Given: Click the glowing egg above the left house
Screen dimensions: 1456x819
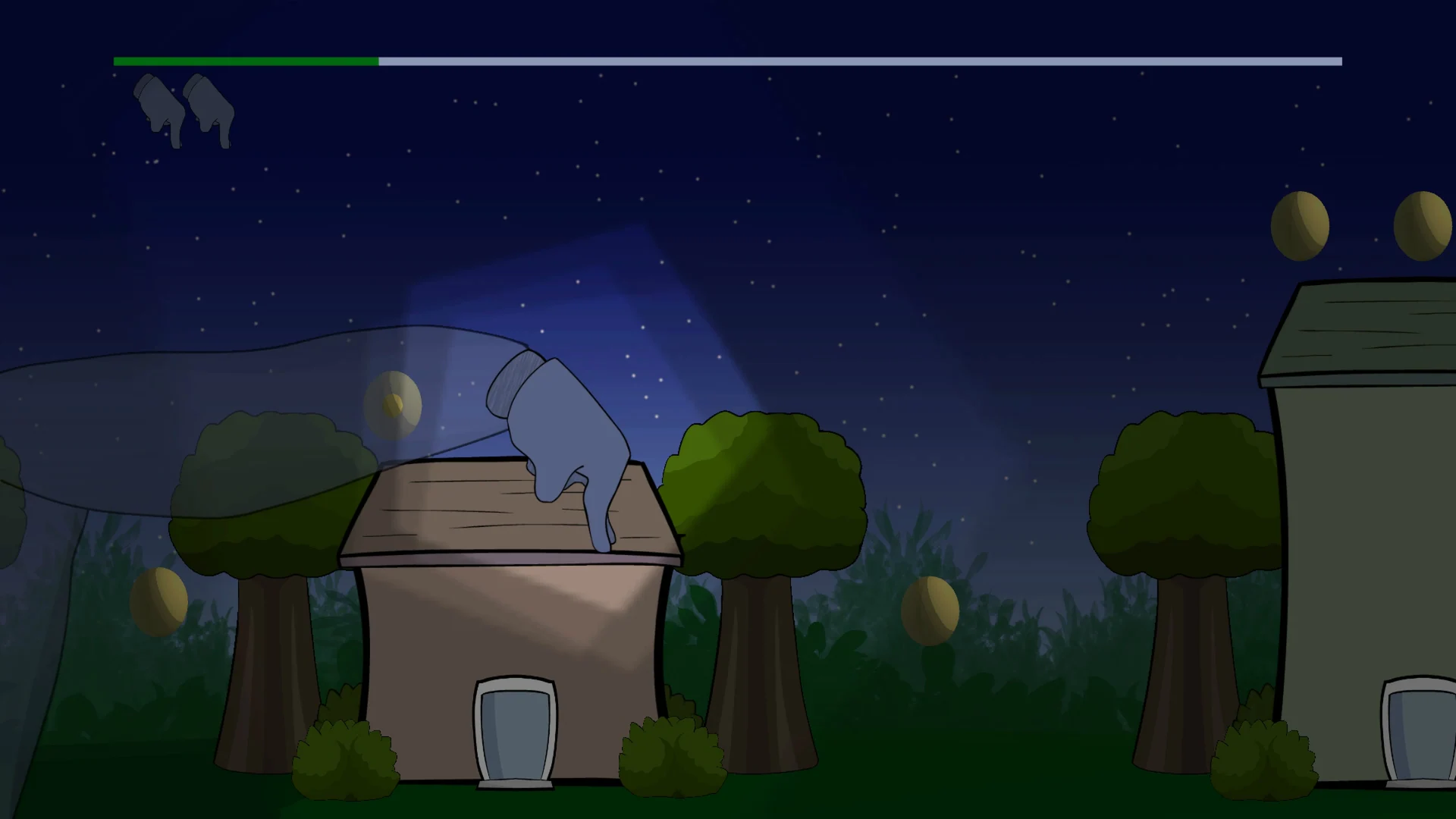Looking at the screenshot, I should (394, 405).
